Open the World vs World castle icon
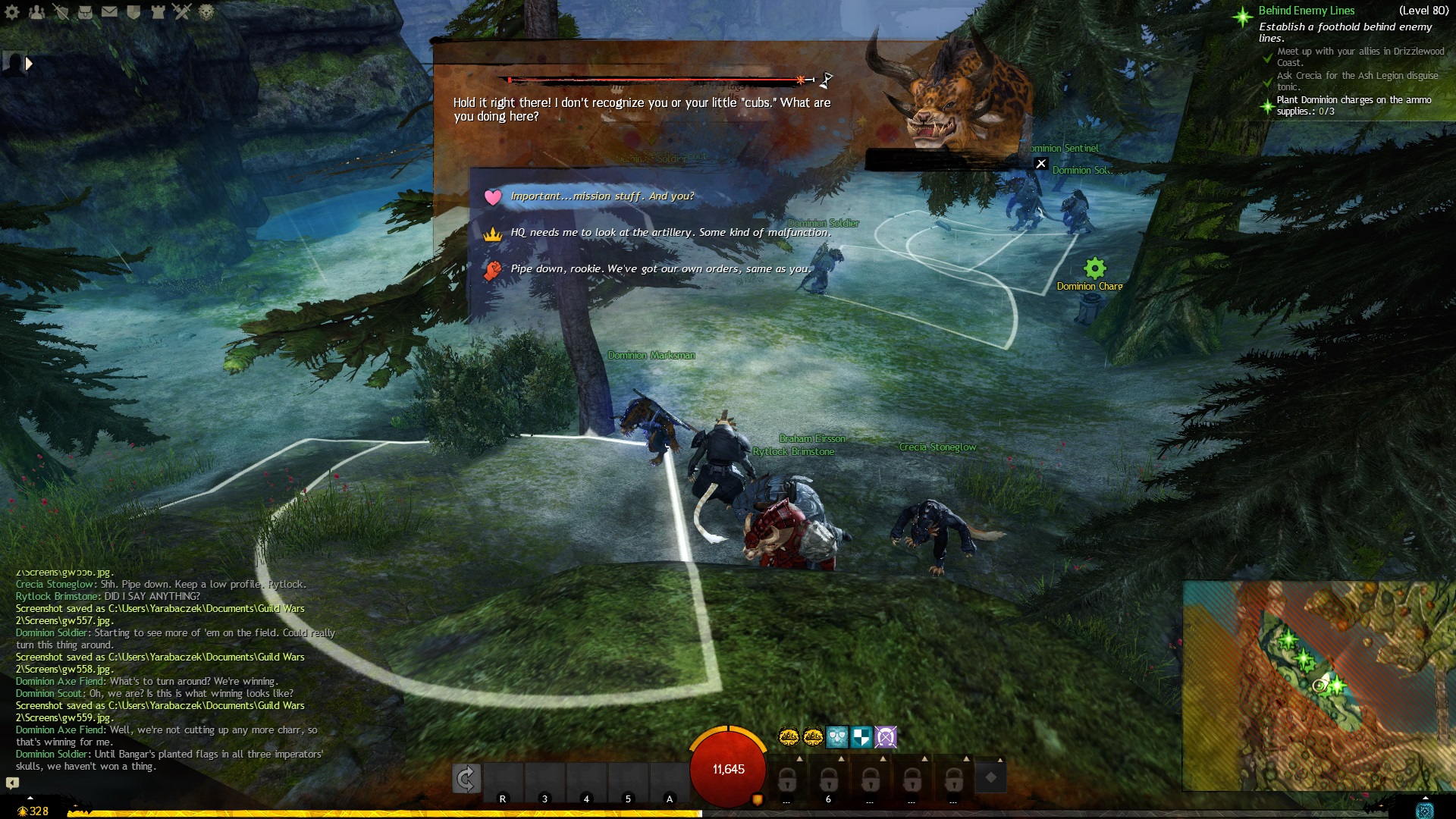 [158, 12]
